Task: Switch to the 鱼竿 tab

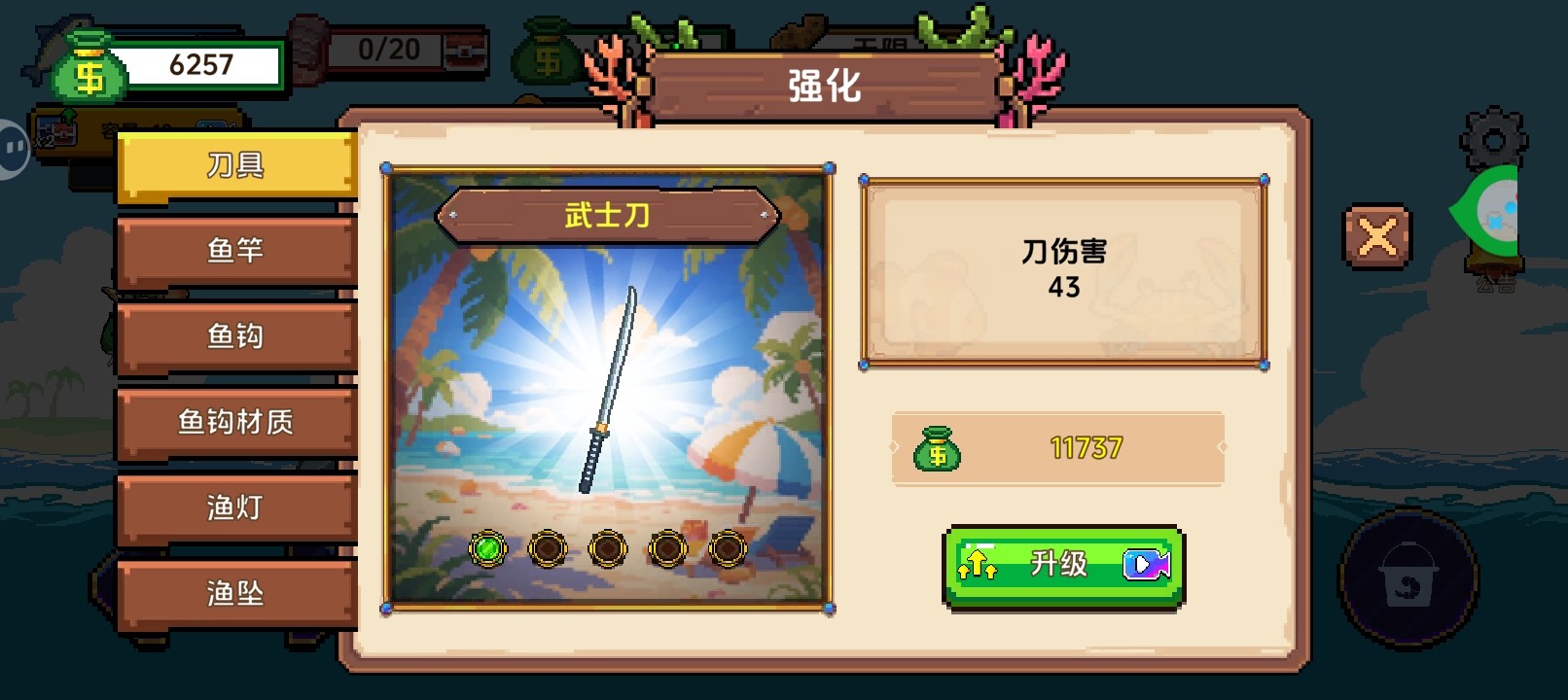Action: (236, 249)
